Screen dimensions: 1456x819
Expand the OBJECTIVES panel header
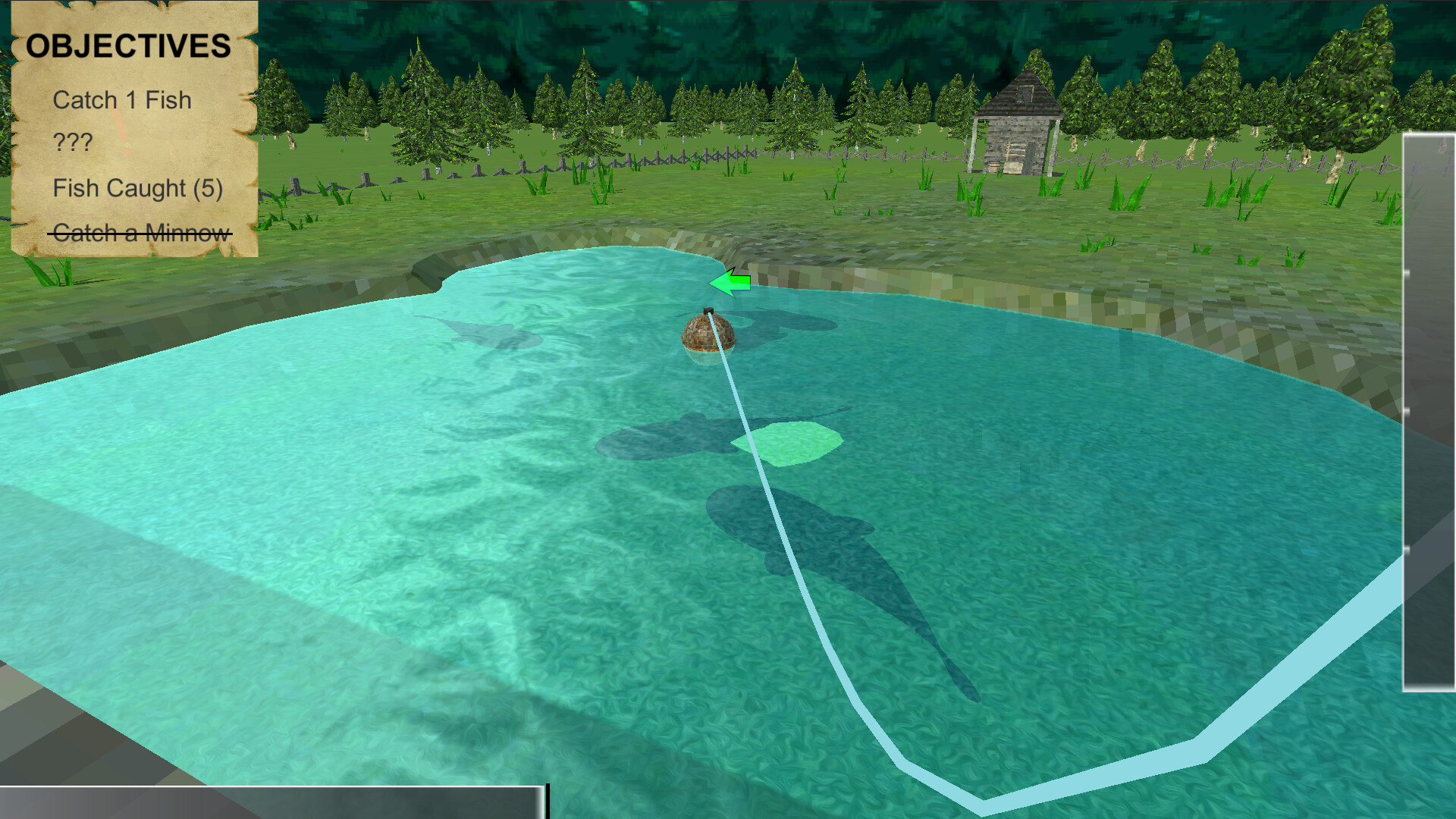(x=129, y=45)
